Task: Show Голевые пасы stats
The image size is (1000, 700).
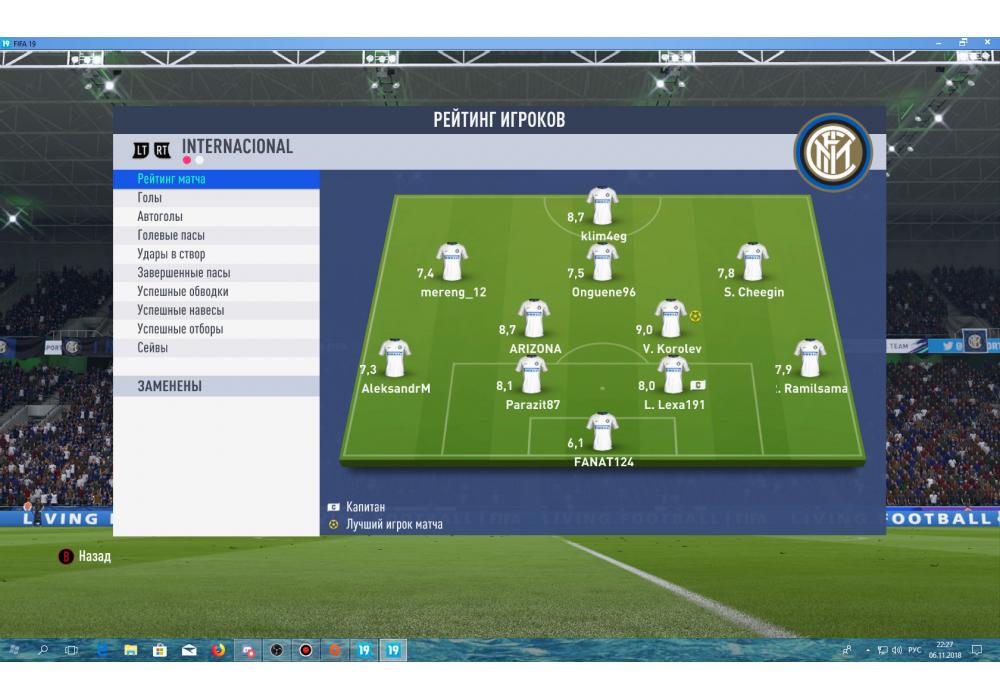Action: 171,236
